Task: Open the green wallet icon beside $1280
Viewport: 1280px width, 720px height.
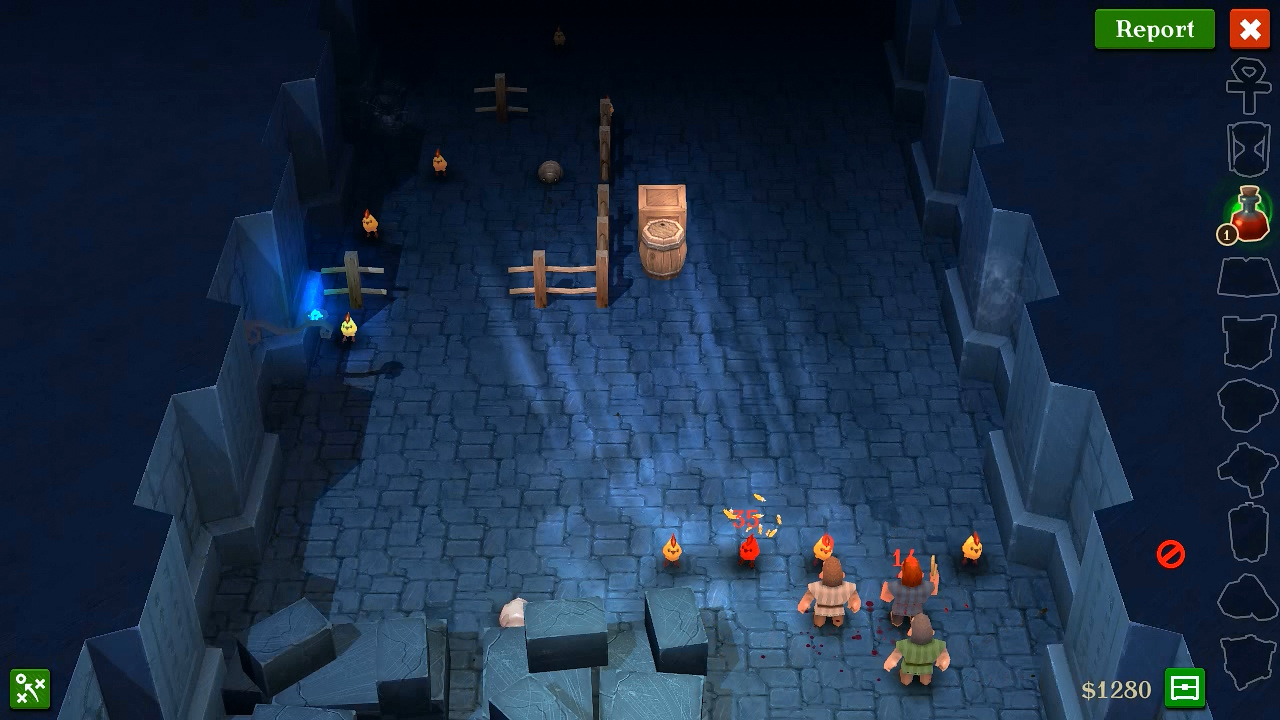Action: (x=1185, y=689)
